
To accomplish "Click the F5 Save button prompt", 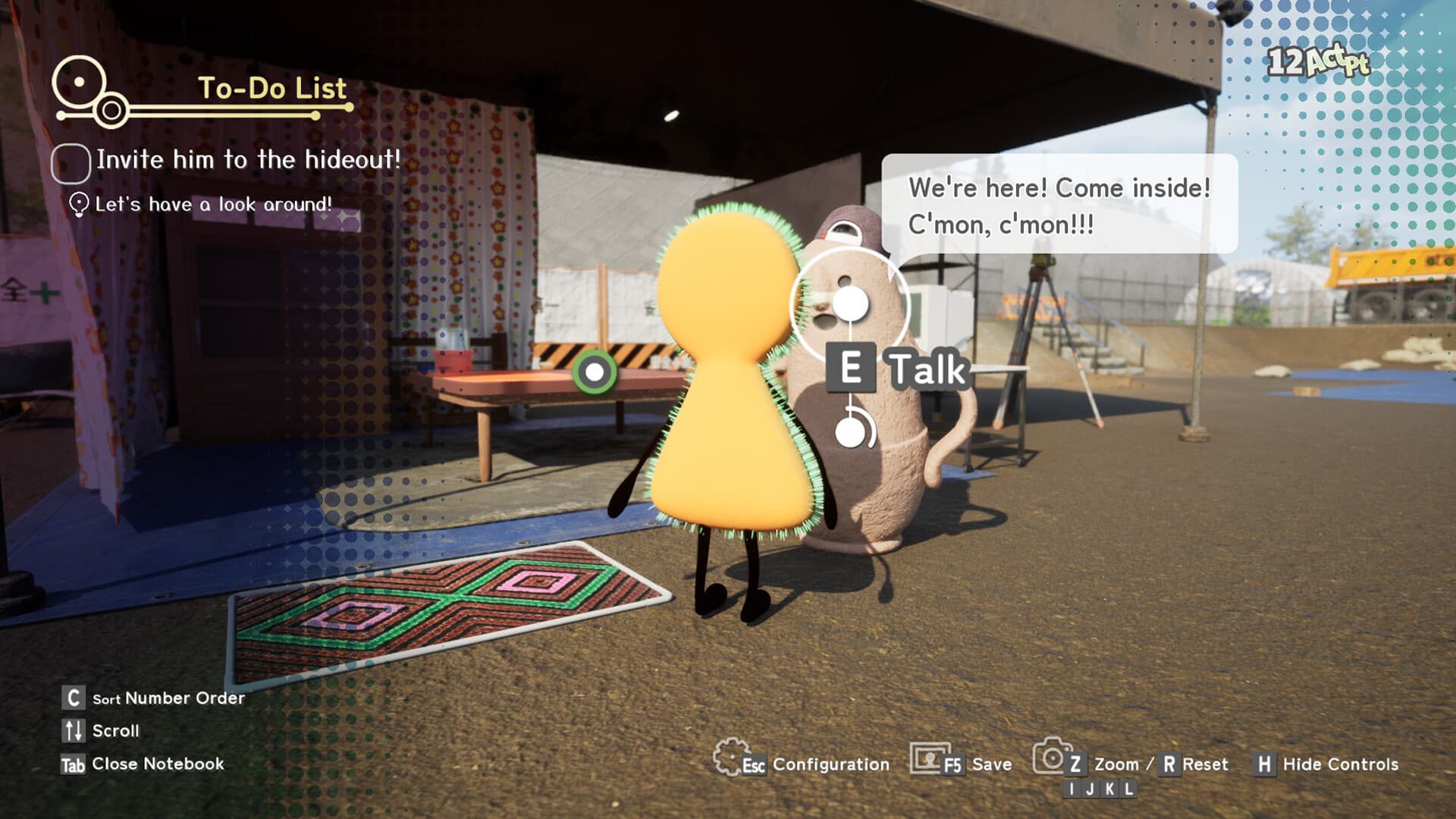I will tap(954, 764).
